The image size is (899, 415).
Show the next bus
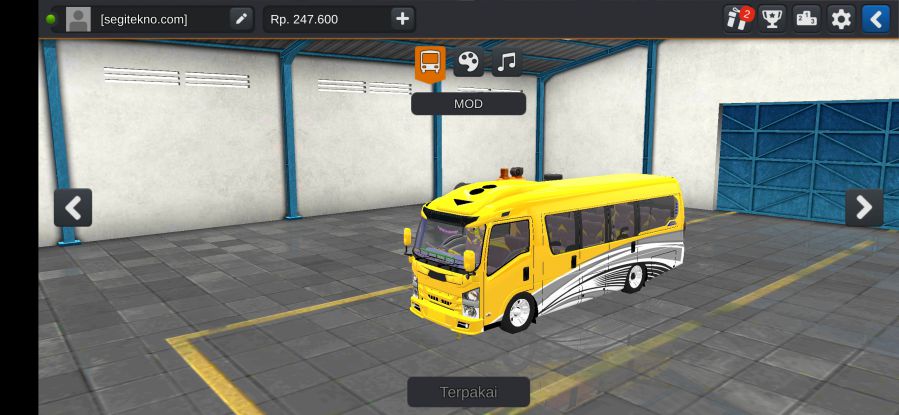click(864, 207)
